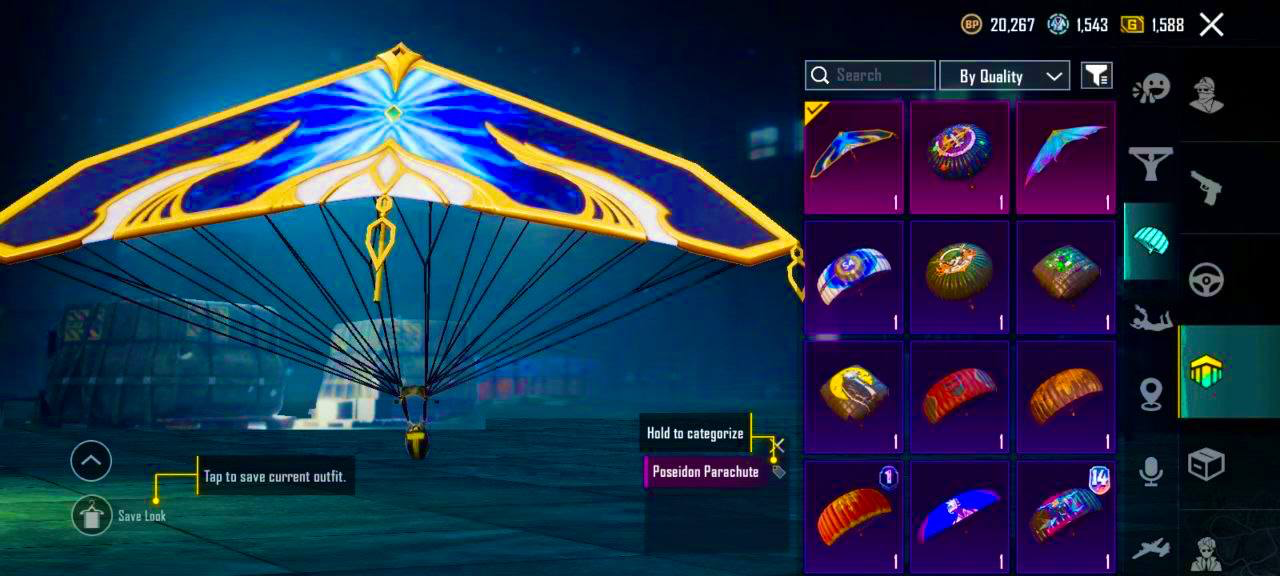Click the up-arrow circle button
This screenshot has height=576, width=1280.
91,461
